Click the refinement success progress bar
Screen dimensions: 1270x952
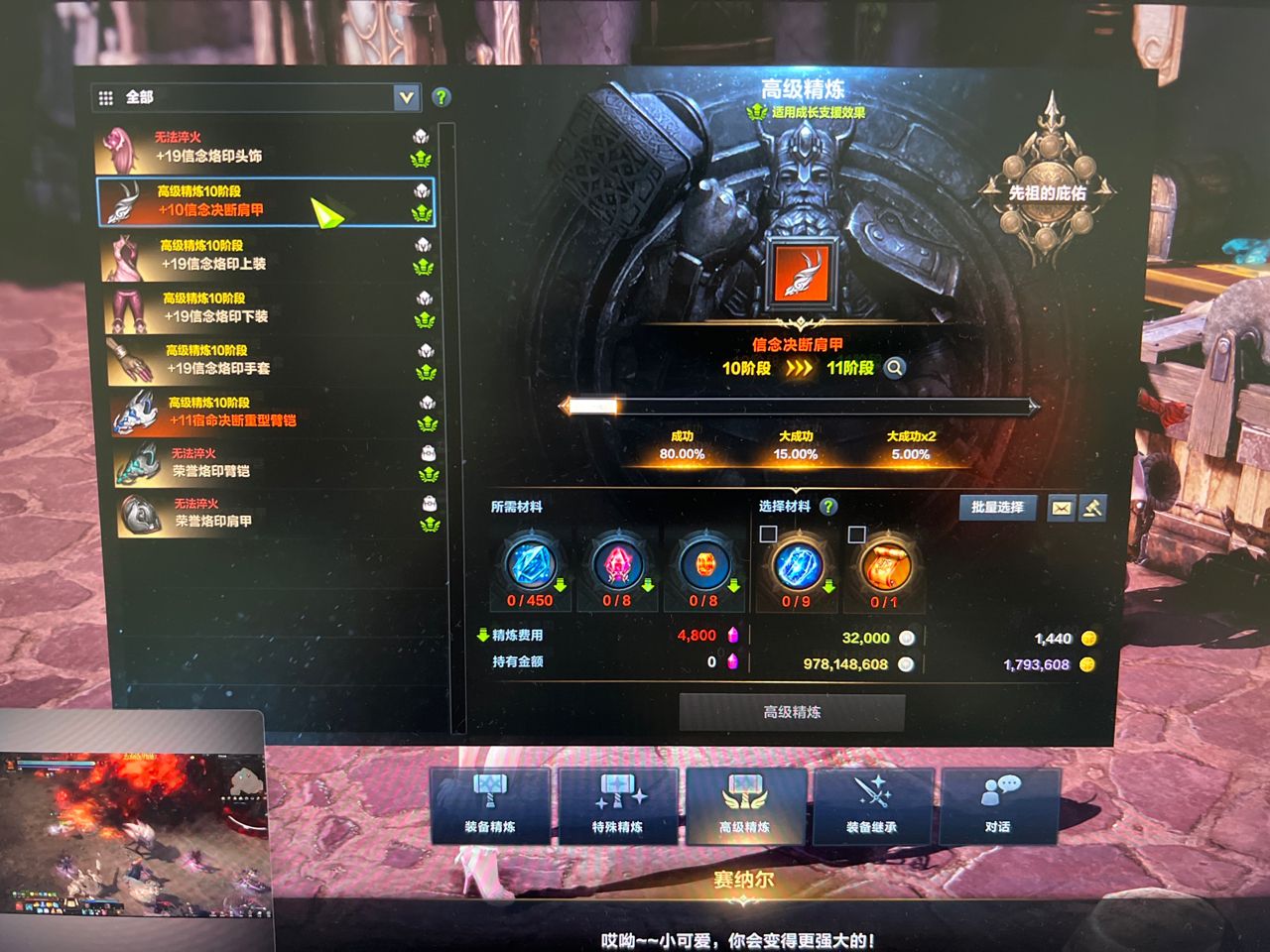click(802, 405)
